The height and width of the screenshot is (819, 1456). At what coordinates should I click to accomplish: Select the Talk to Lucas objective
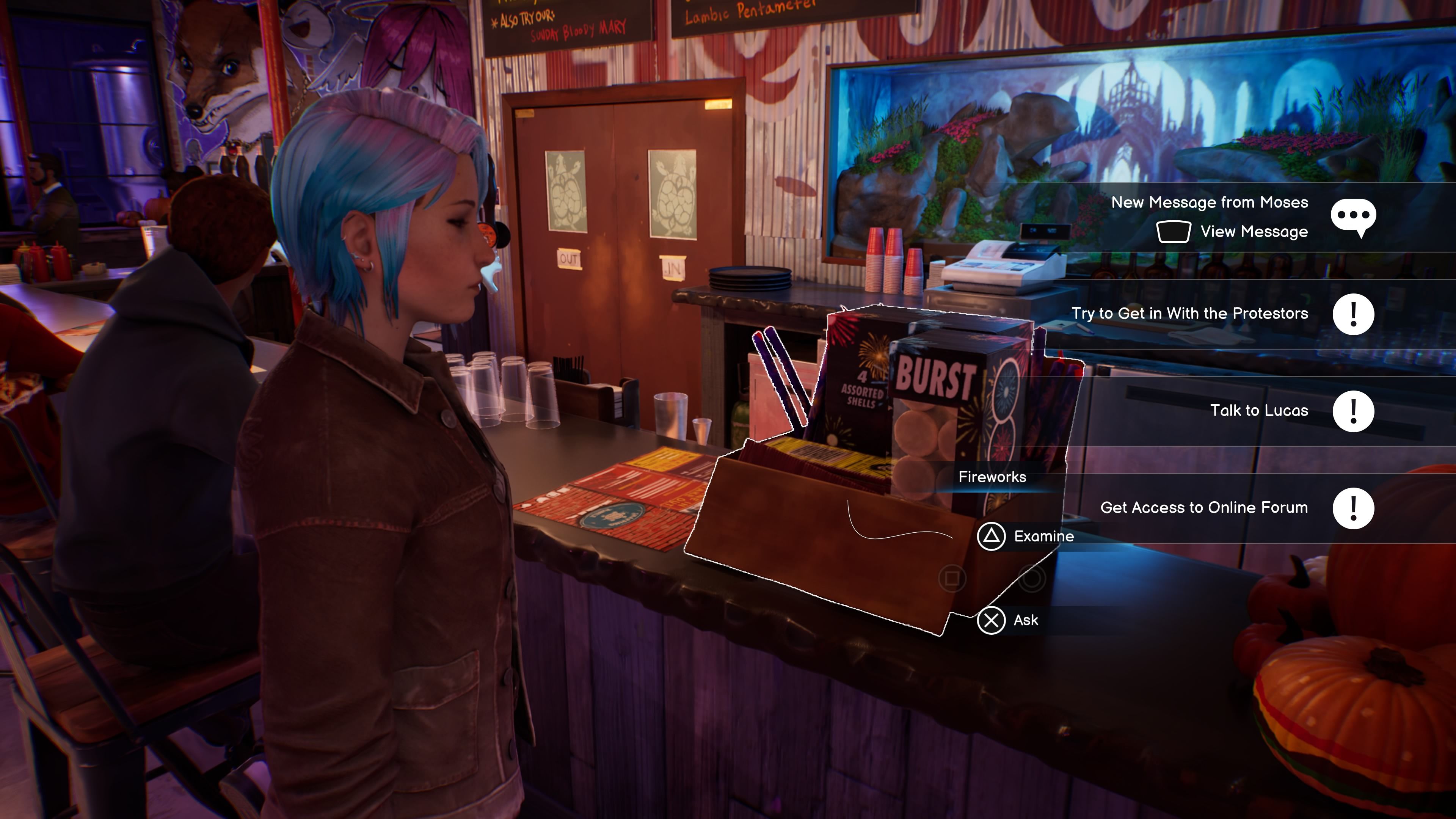click(x=1259, y=411)
